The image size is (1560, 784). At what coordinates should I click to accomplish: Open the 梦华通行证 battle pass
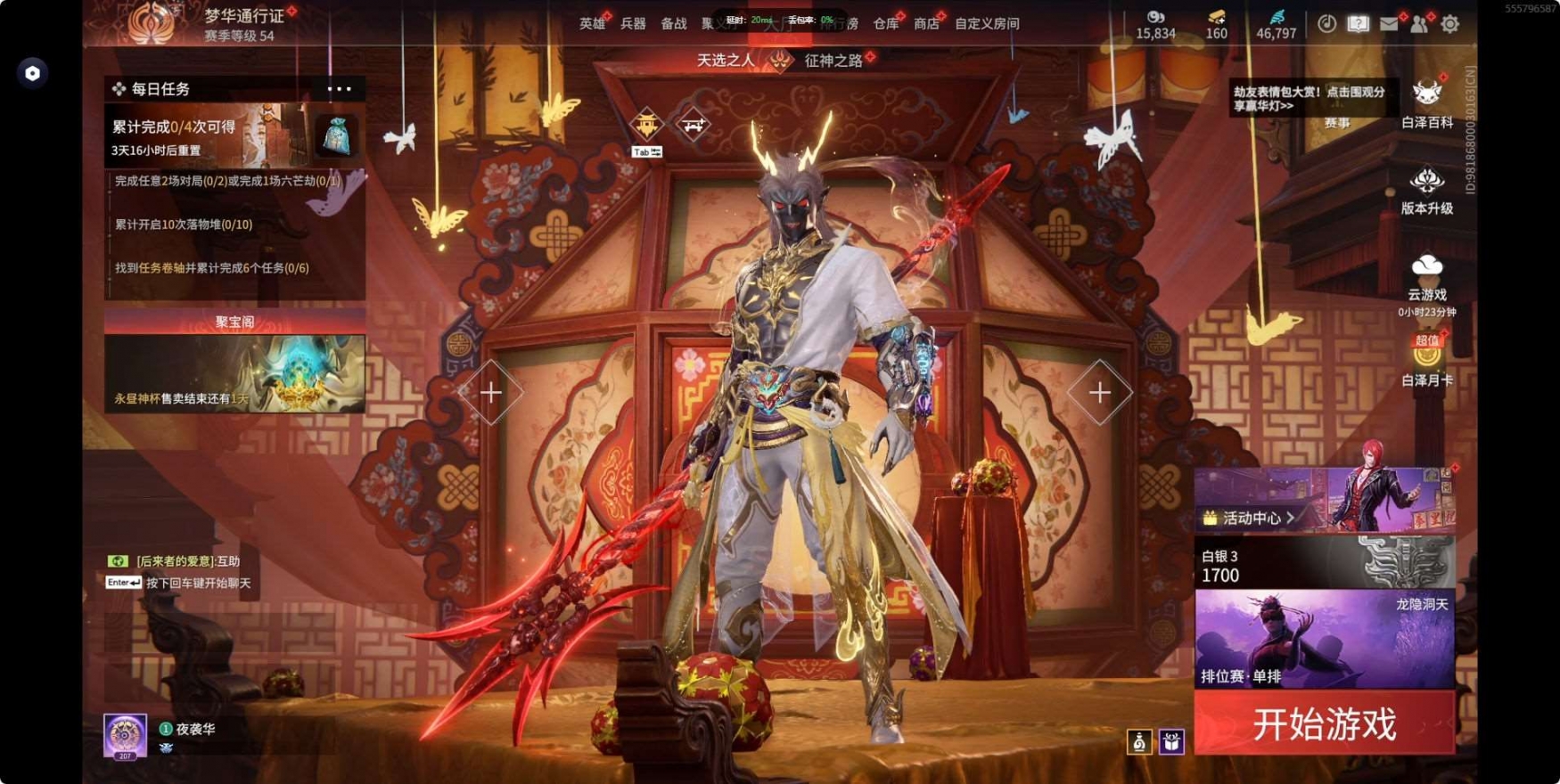(x=243, y=16)
